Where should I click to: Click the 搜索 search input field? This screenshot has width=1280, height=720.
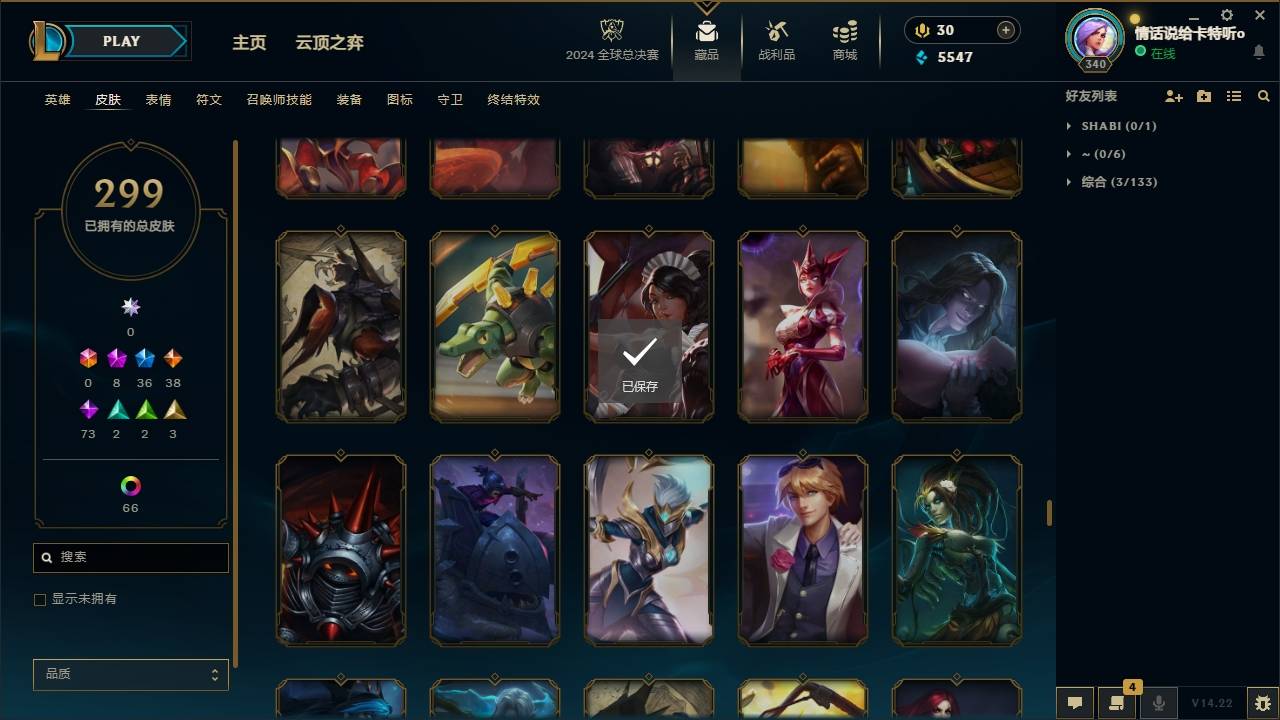tap(130, 557)
